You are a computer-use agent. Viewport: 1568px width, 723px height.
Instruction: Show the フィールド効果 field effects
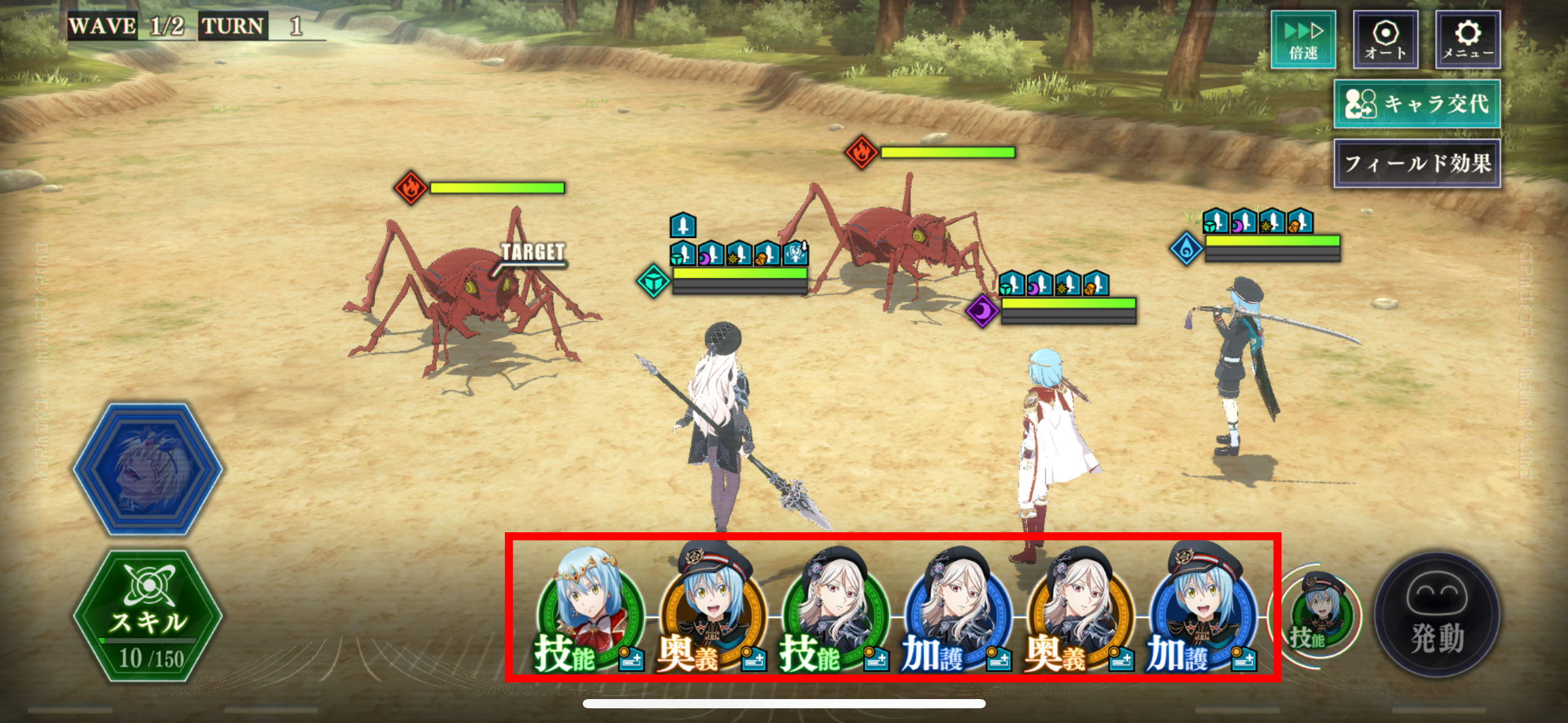(x=1417, y=163)
